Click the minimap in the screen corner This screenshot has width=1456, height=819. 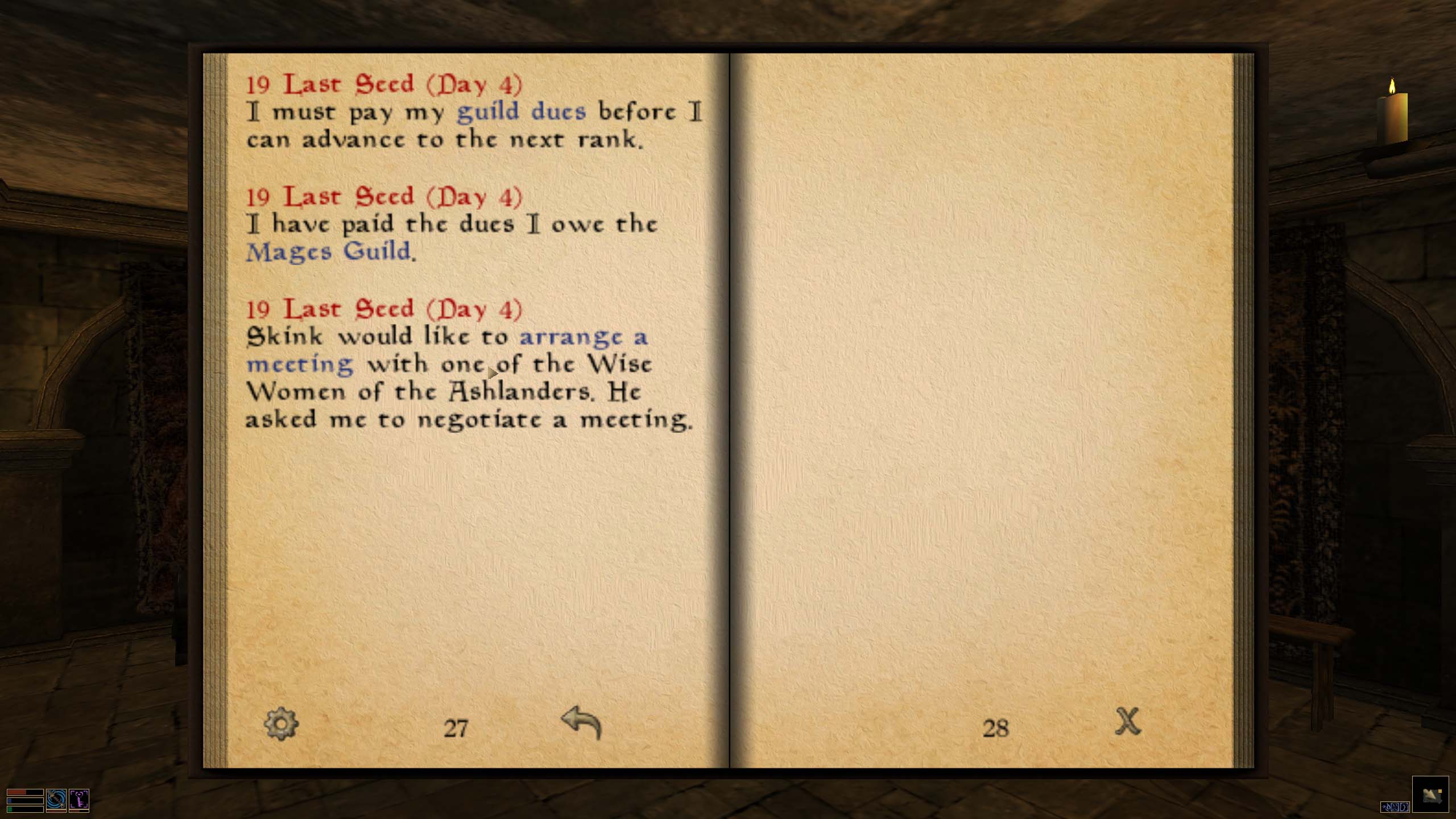click(1430, 794)
